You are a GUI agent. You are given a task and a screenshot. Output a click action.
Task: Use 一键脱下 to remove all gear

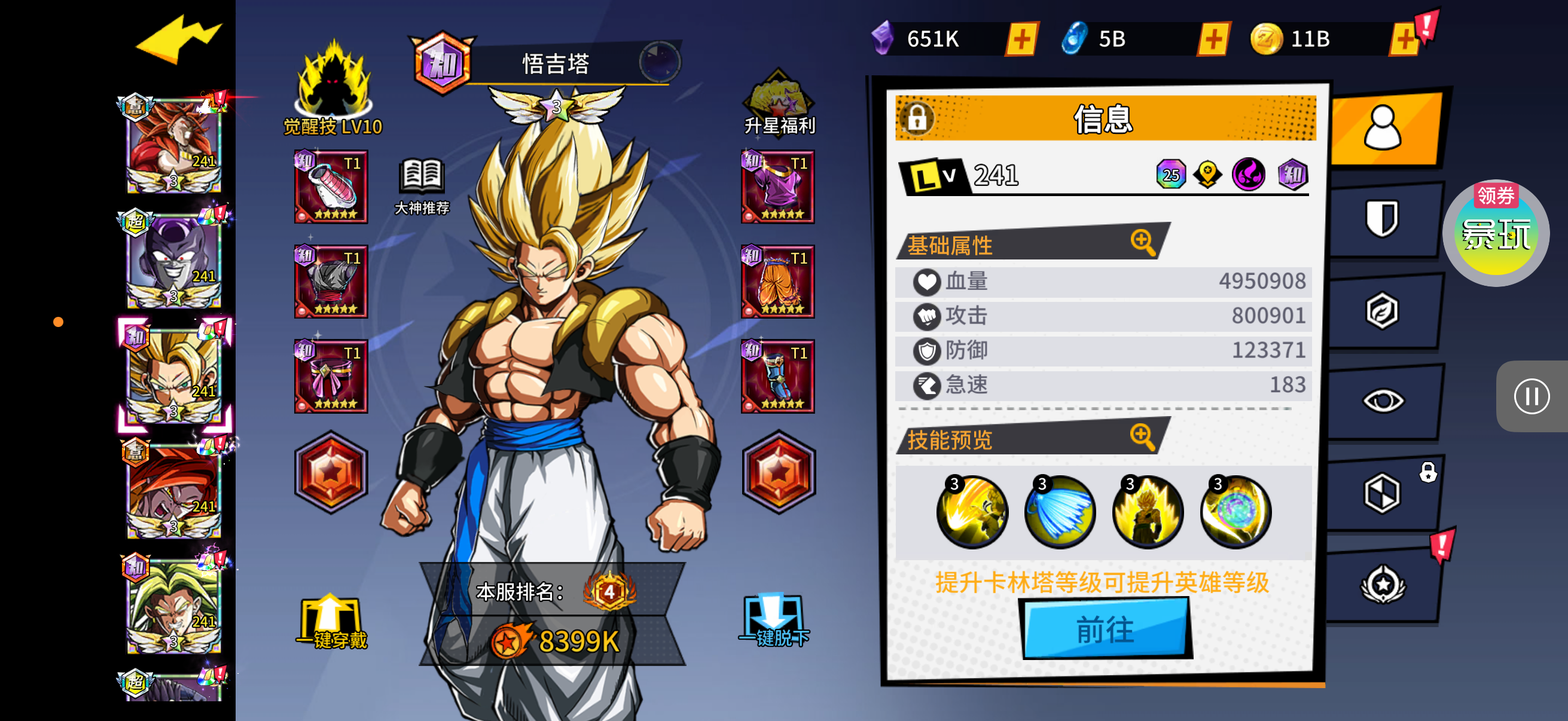[x=774, y=621]
